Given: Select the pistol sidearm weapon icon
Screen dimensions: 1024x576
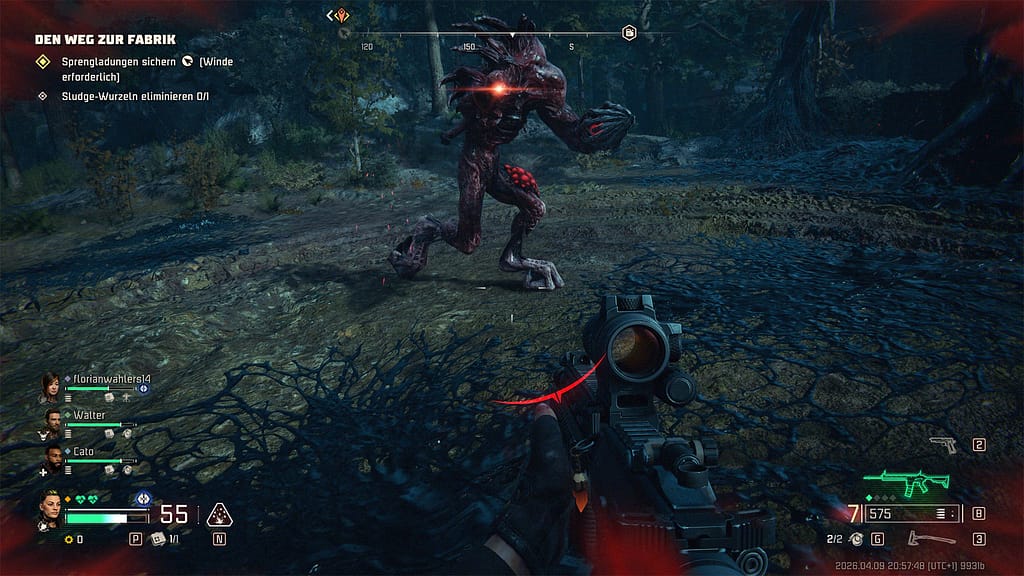Looking at the screenshot, I should click(x=943, y=445).
